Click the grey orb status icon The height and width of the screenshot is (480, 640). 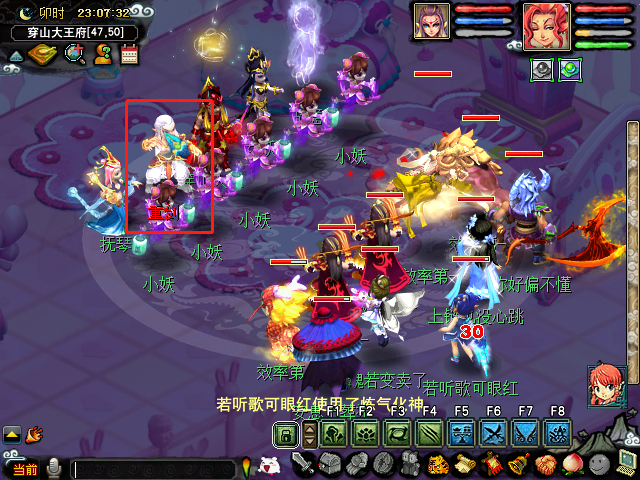(x=541, y=70)
